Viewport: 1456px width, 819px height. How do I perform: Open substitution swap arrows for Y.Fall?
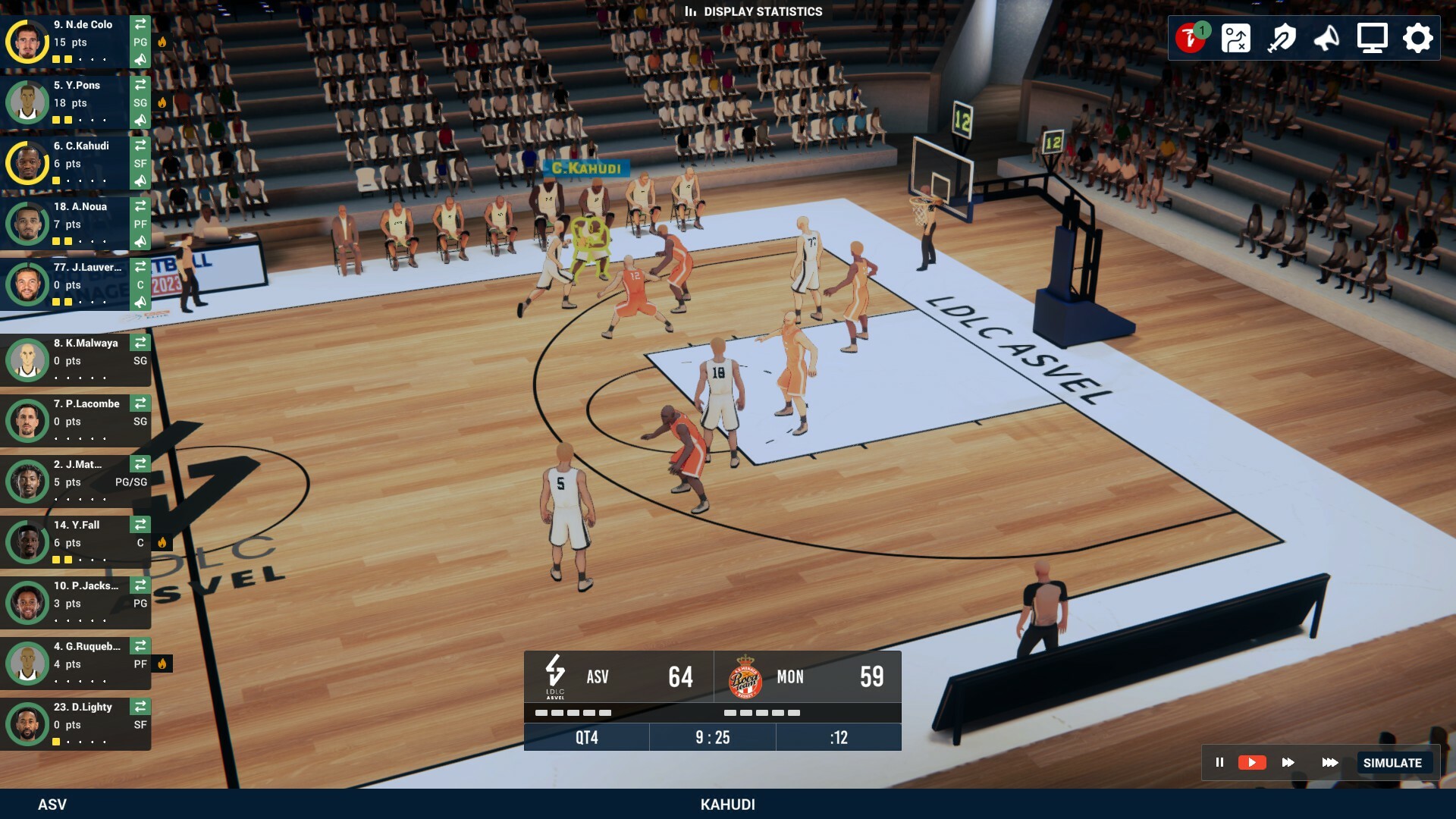click(x=140, y=524)
